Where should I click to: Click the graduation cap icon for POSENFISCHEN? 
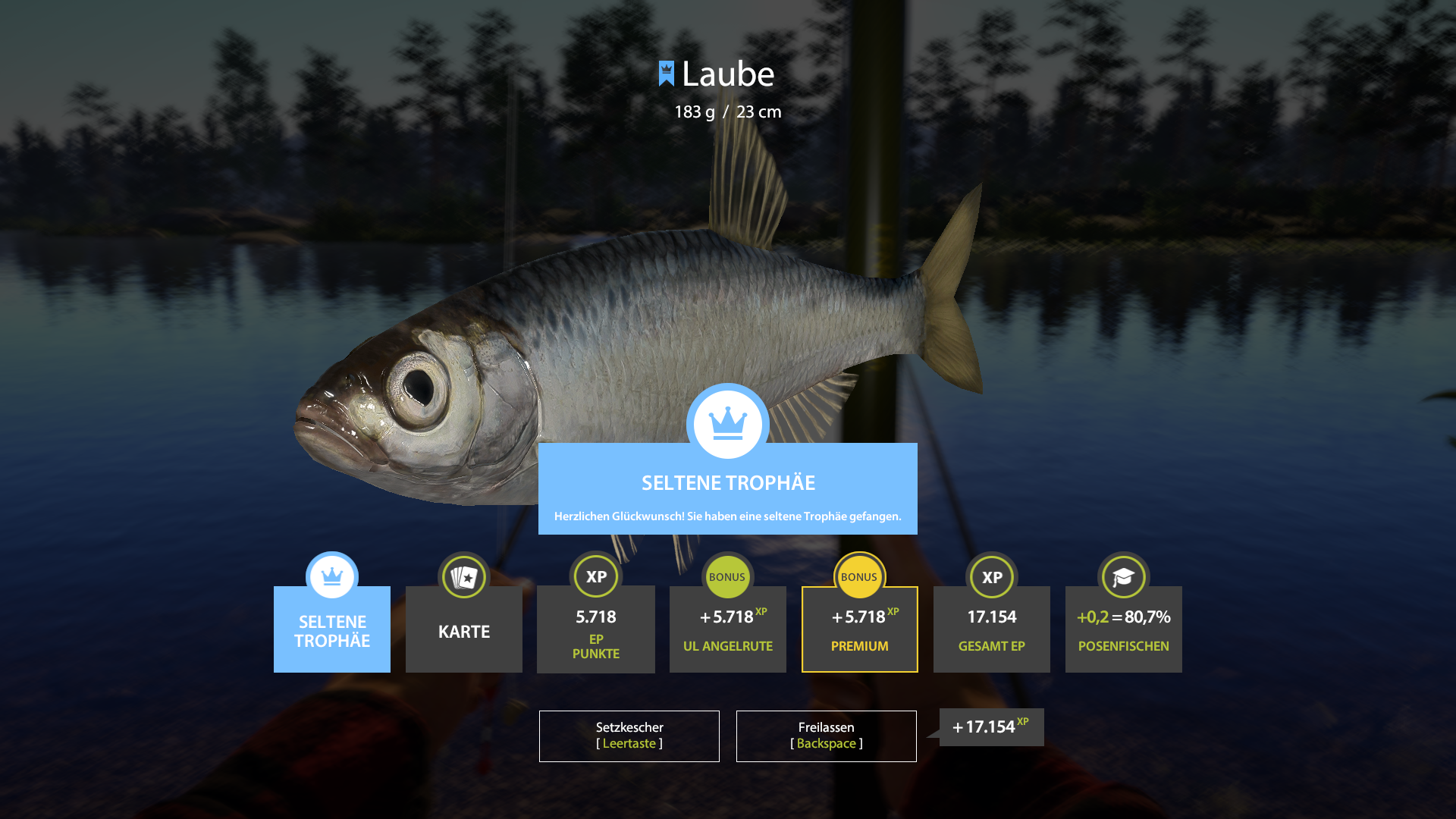point(1123,577)
